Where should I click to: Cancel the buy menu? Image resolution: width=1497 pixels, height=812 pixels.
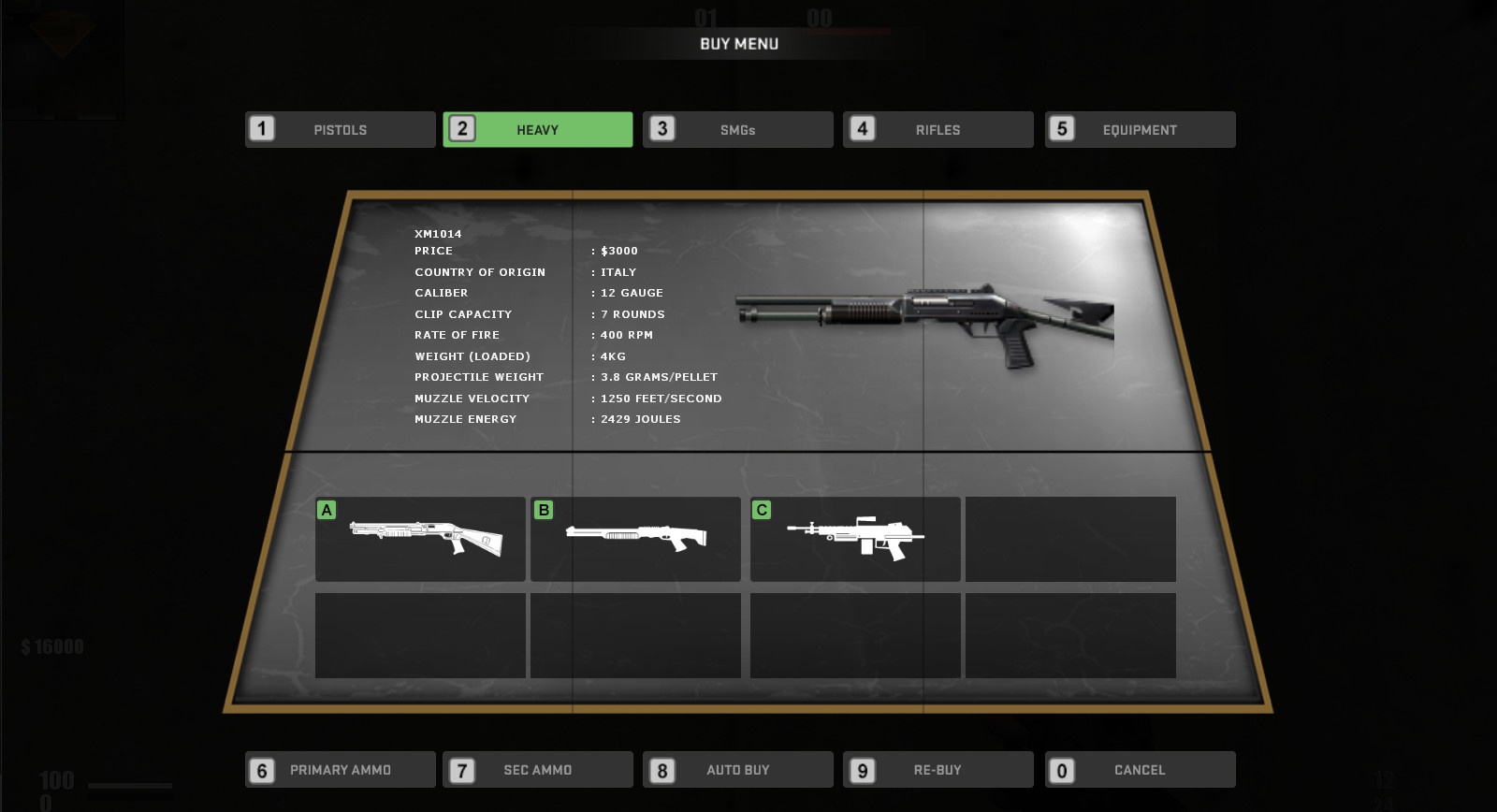pyautogui.click(x=1140, y=770)
